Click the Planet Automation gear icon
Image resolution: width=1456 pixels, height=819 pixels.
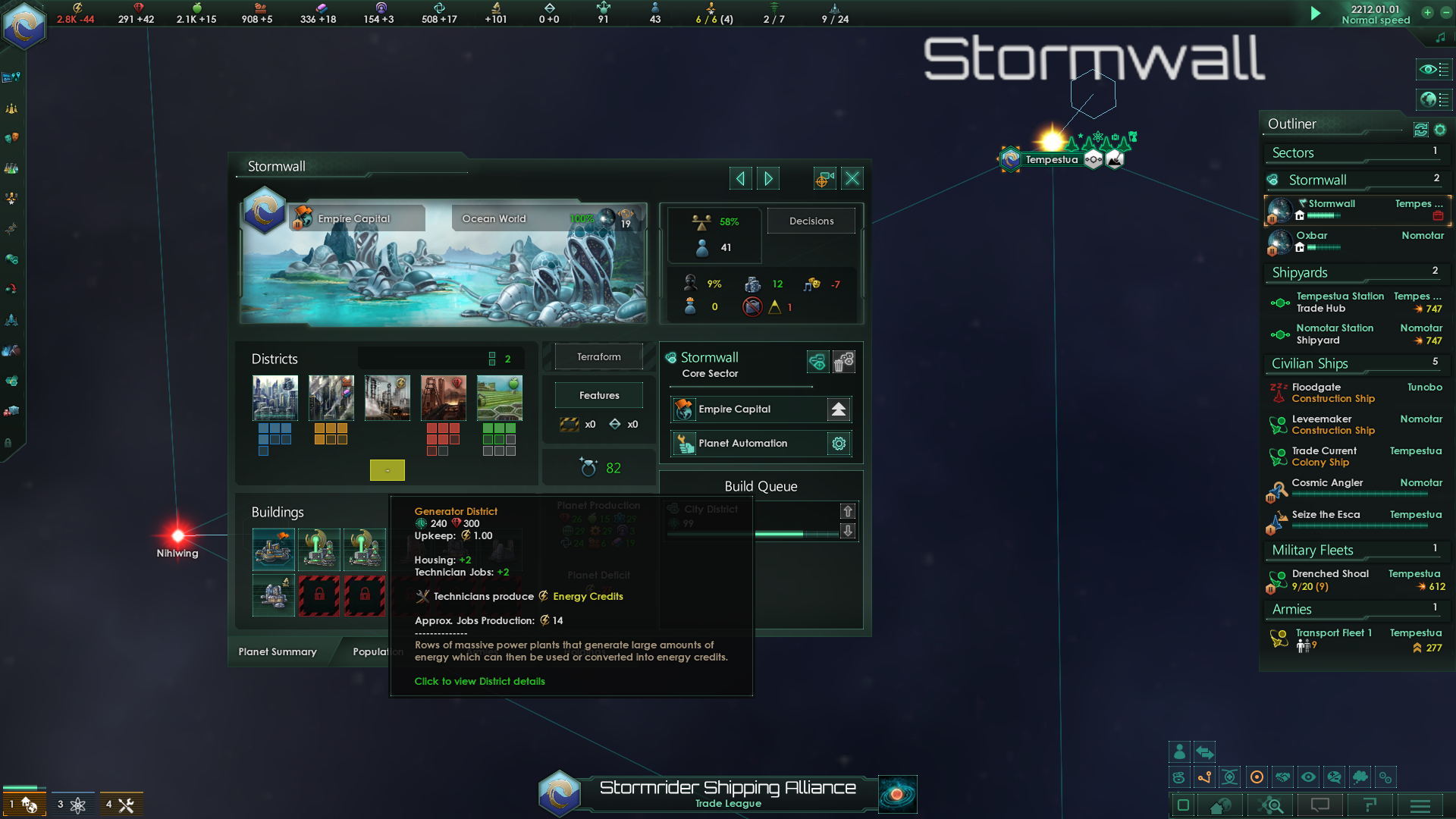point(838,444)
